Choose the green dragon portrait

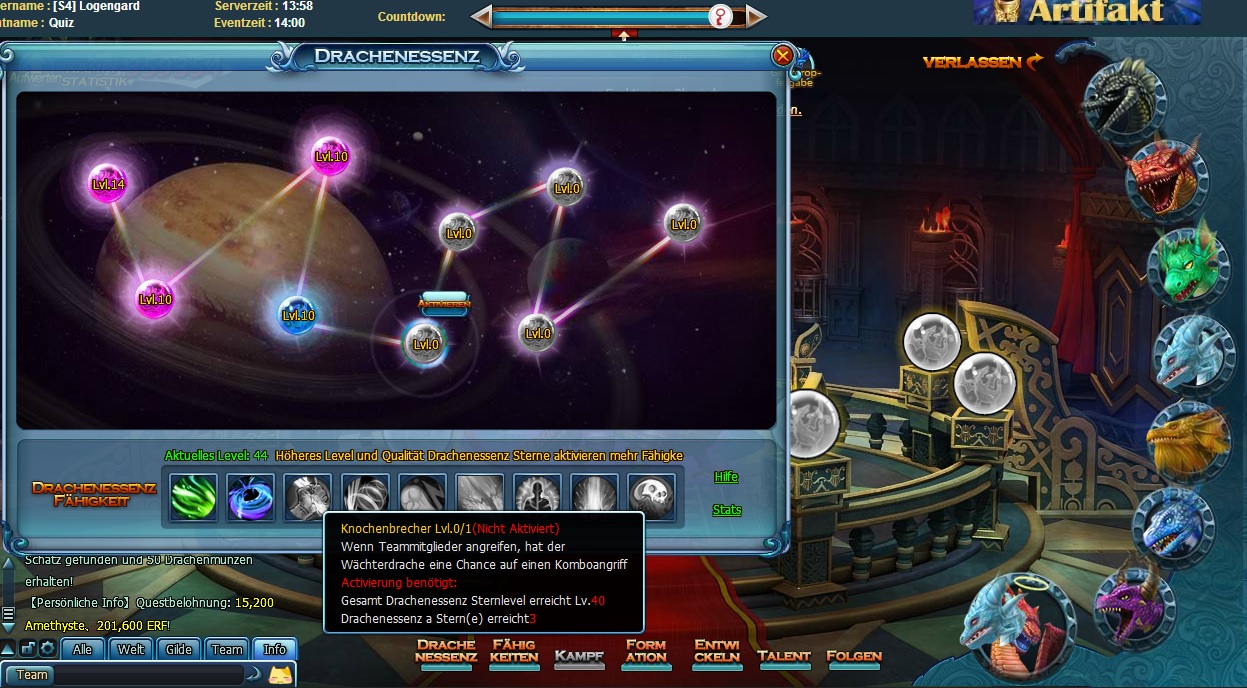tap(1188, 263)
